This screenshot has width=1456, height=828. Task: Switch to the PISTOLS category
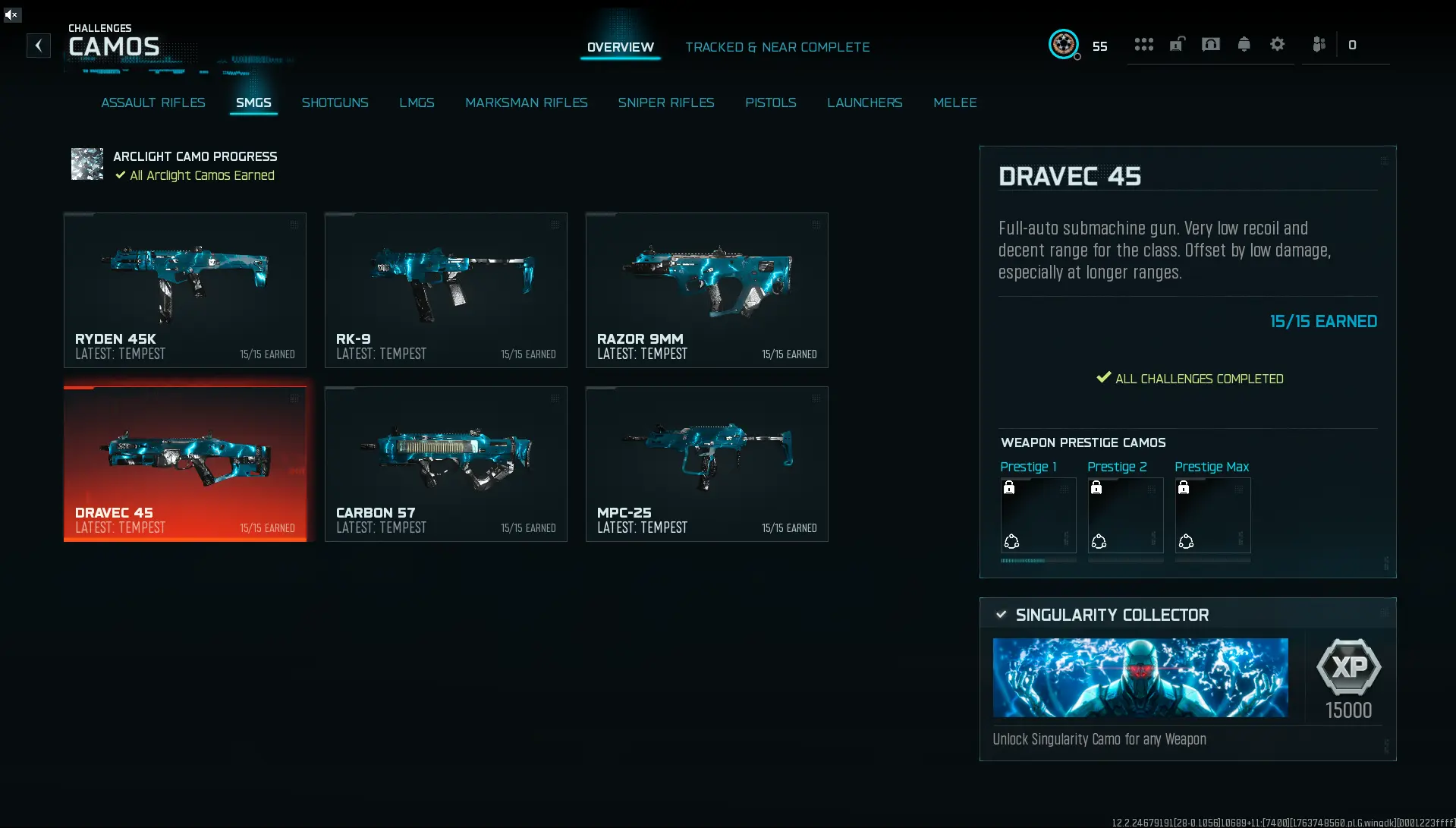(771, 102)
